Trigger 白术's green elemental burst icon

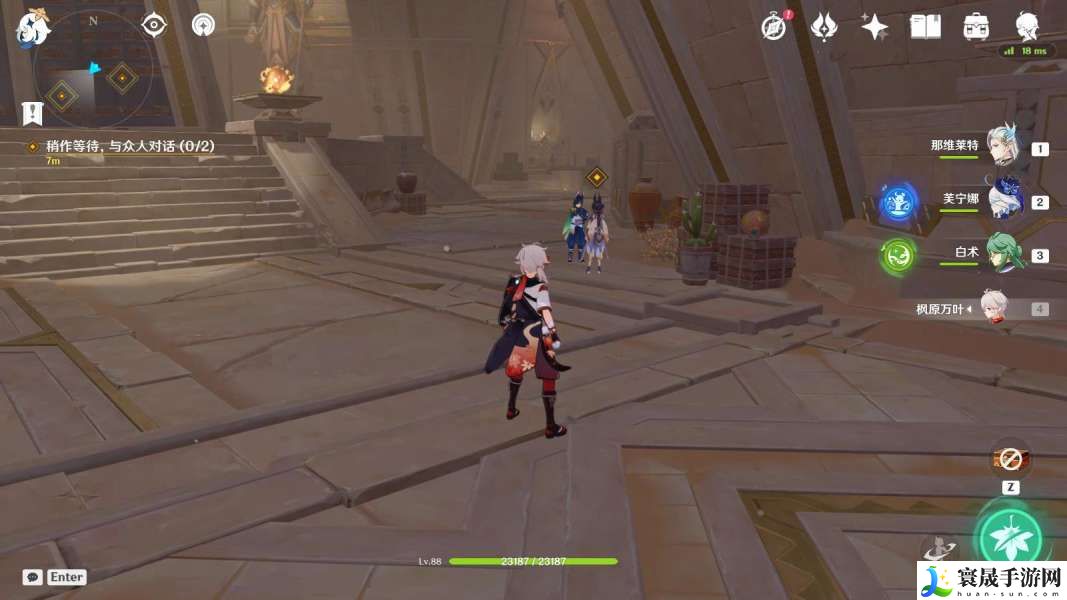(x=898, y=256)
